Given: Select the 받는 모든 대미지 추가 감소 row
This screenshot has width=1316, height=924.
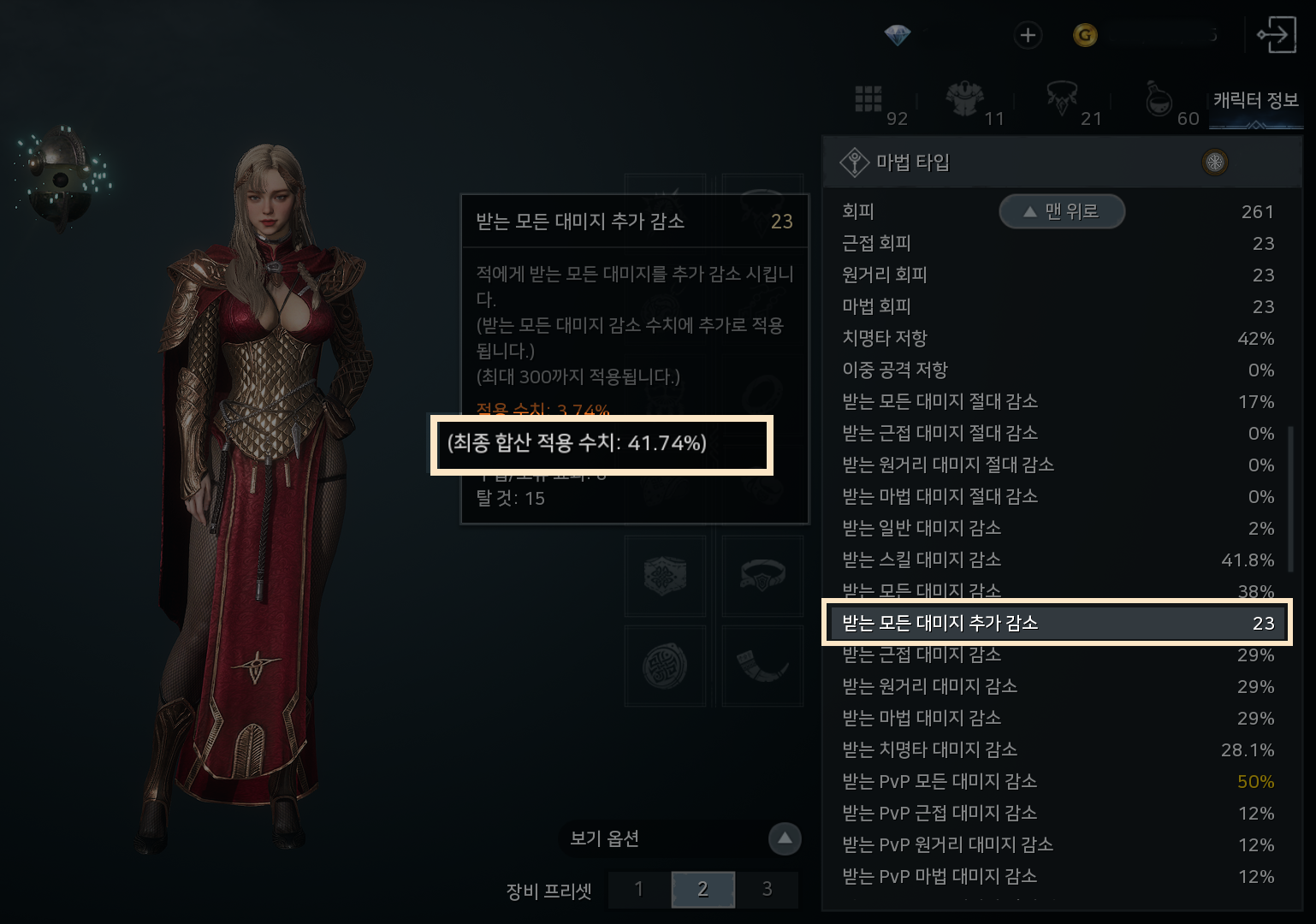Looking at the screenshot, I should click(x=1057, y=623).
